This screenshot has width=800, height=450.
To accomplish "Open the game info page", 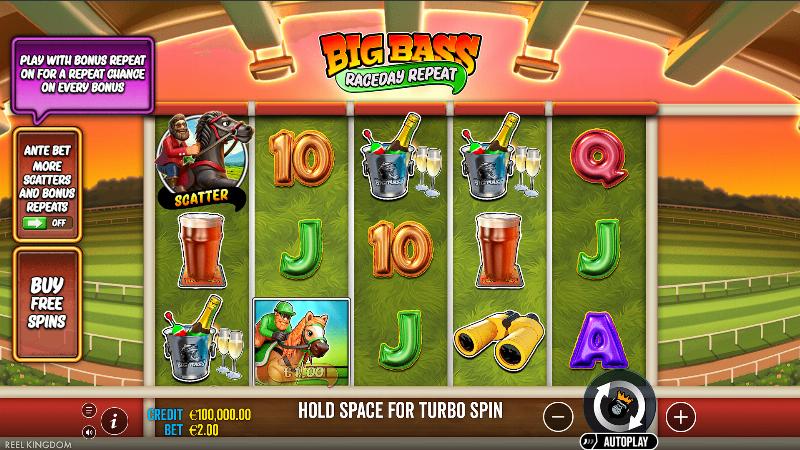I will 113,421.
